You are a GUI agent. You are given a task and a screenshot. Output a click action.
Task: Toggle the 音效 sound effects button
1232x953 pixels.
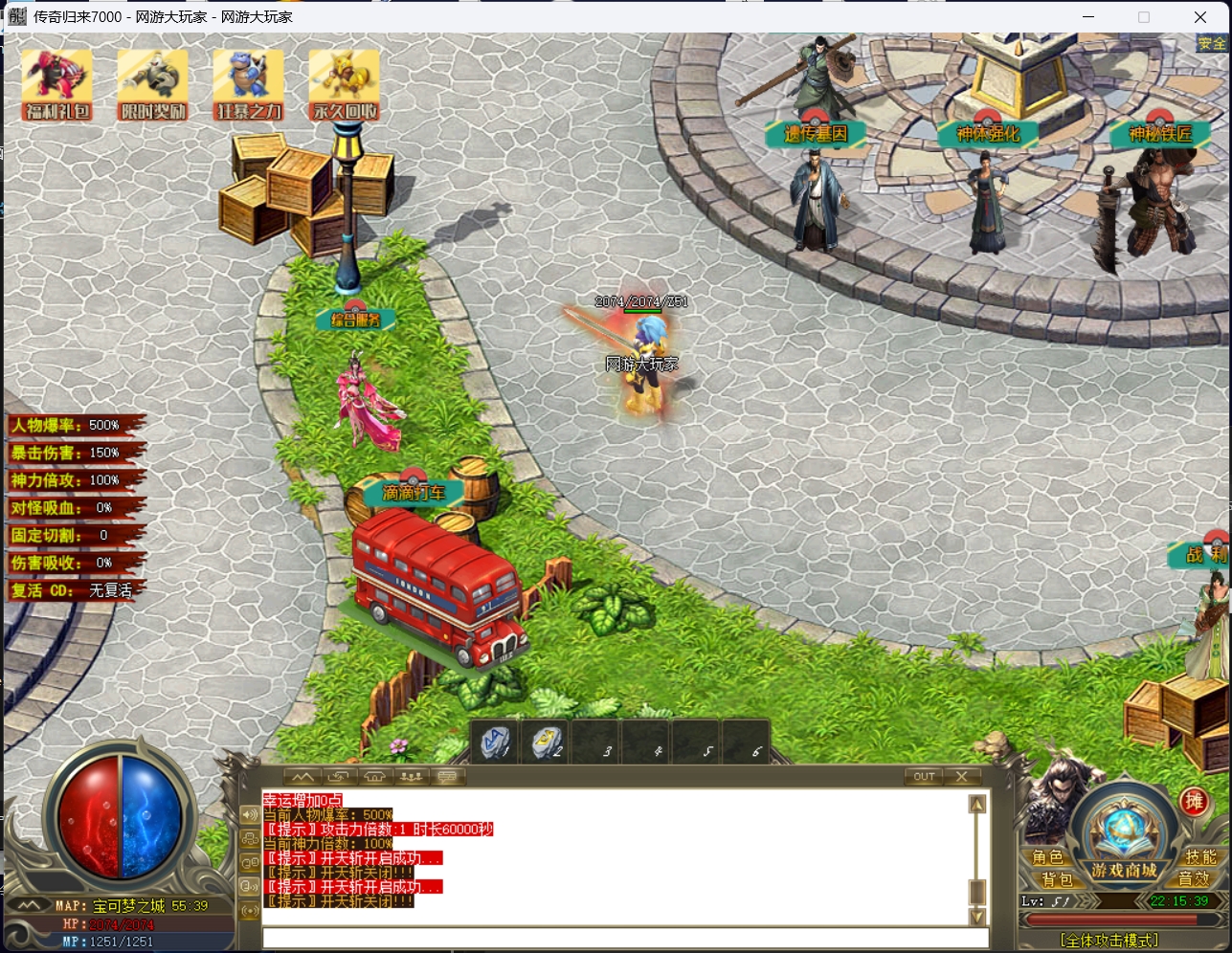point(1193,878)
